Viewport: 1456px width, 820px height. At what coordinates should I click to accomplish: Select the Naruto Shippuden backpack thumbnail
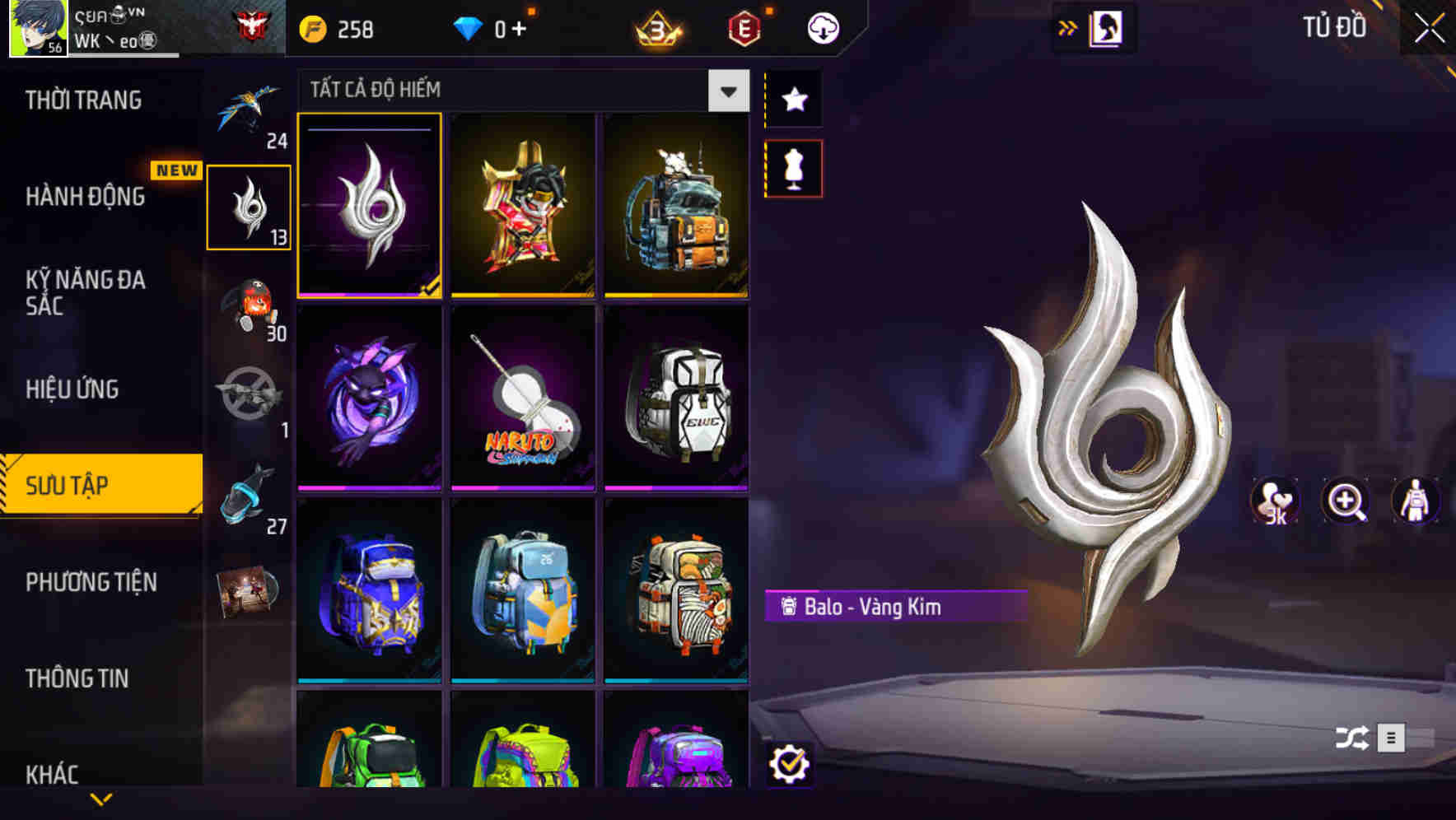click(522, 398)
